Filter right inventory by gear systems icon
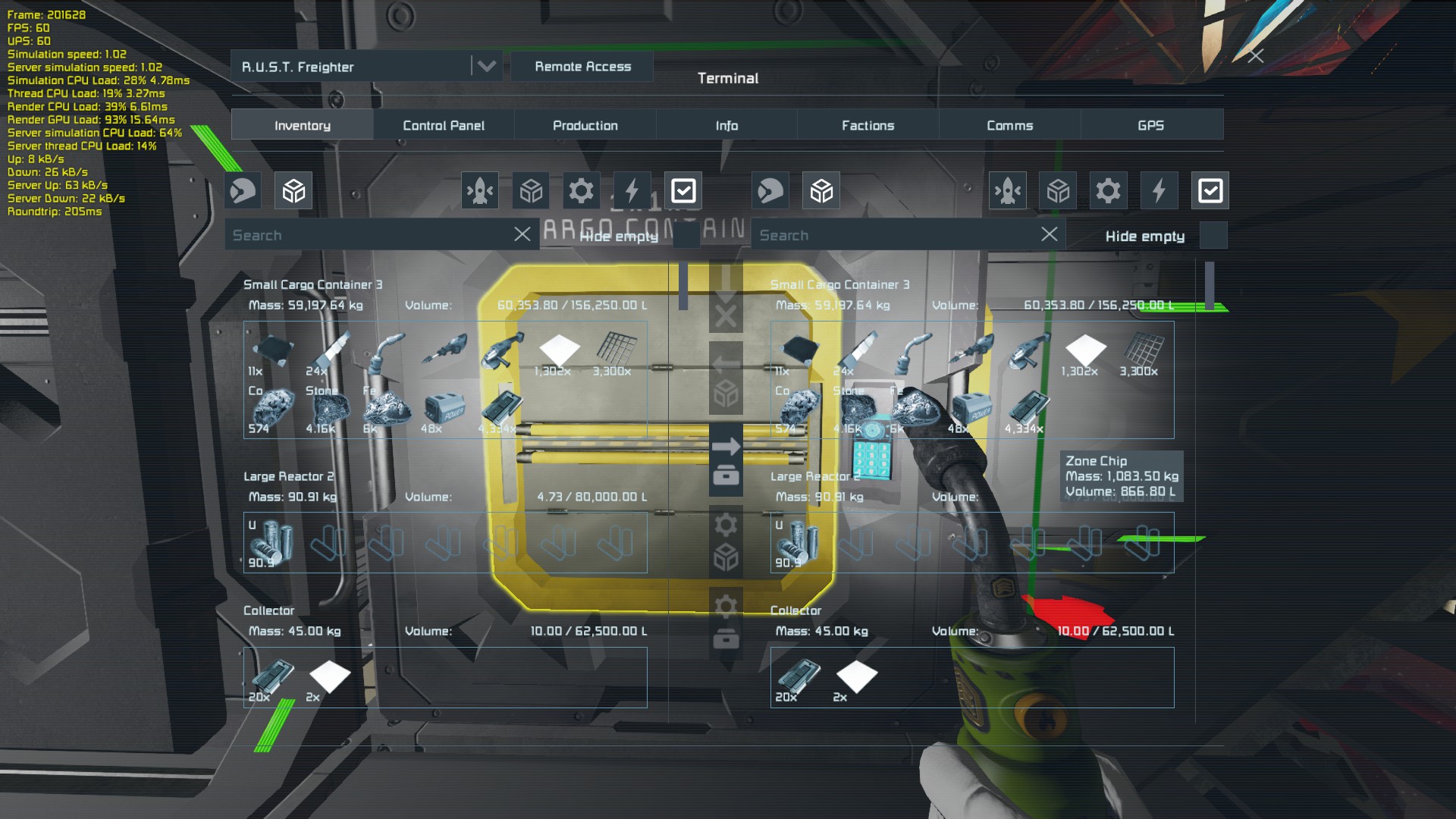Viewport: 1456px width, 819px height. click(x=1108, y=190)
